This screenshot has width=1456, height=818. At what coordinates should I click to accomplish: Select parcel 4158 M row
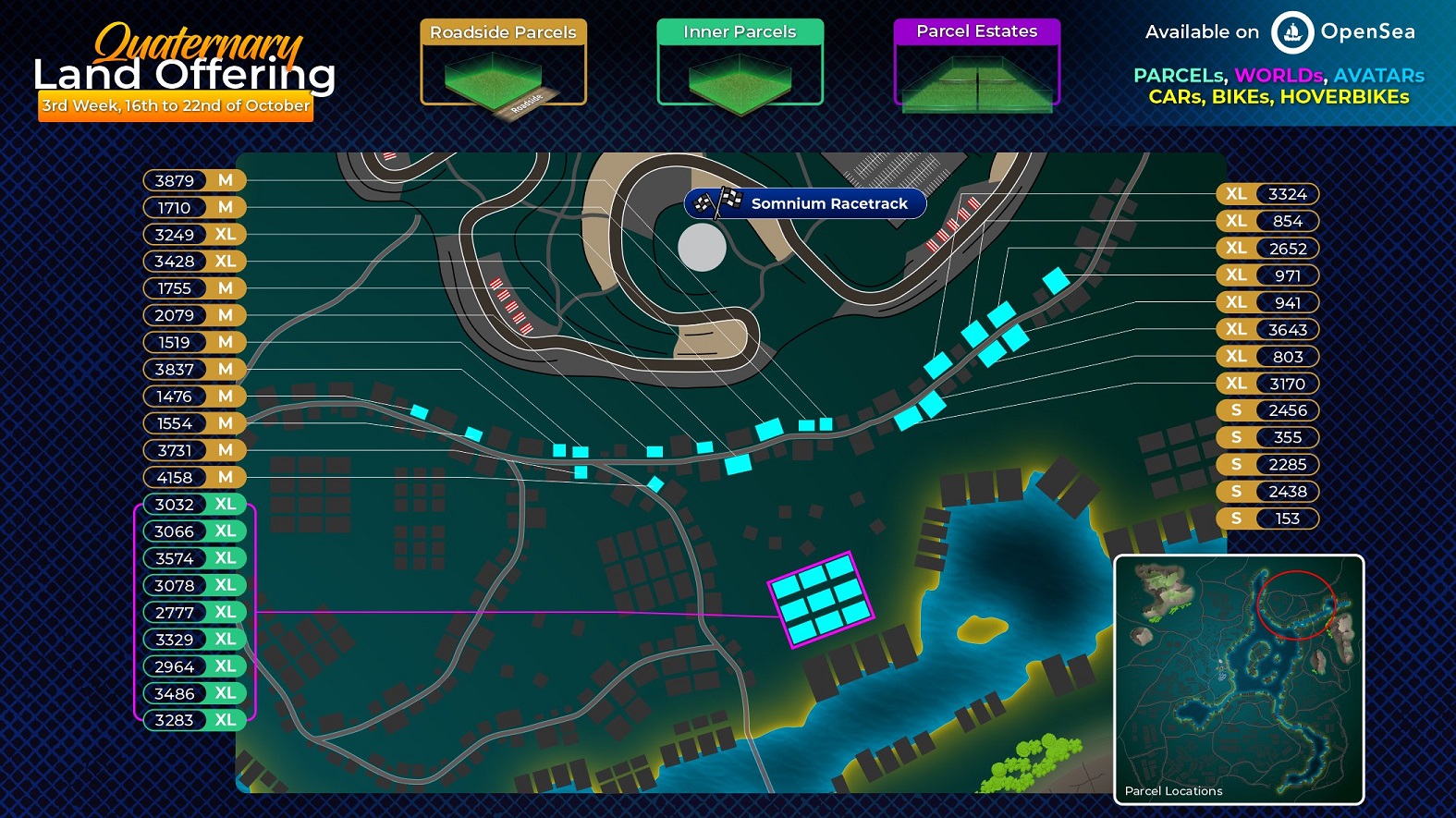[194, 477]
